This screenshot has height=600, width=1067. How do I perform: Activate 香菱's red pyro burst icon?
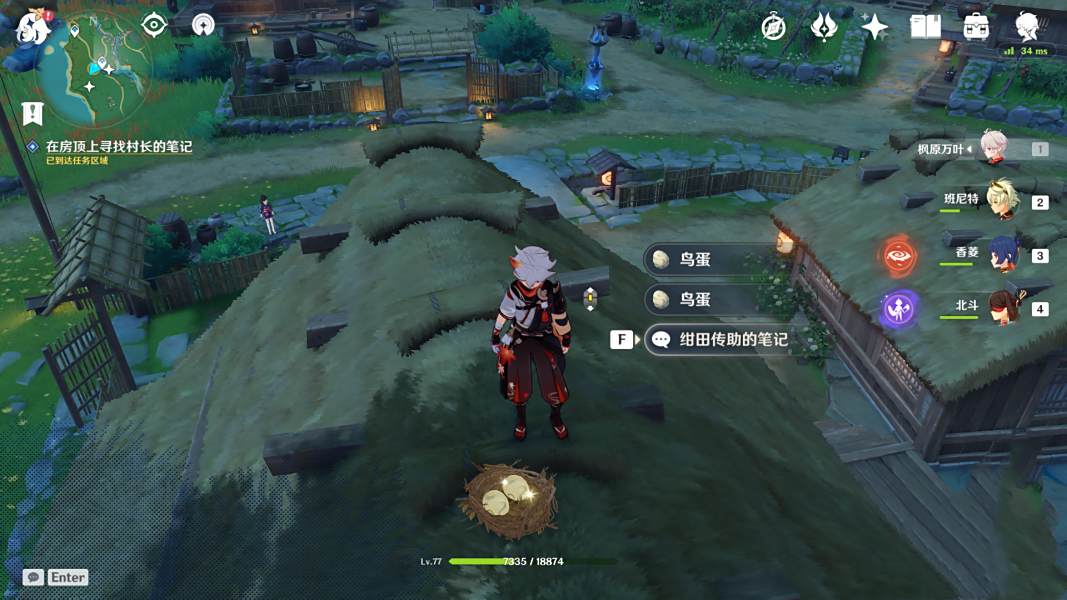(x=899, y=256)
